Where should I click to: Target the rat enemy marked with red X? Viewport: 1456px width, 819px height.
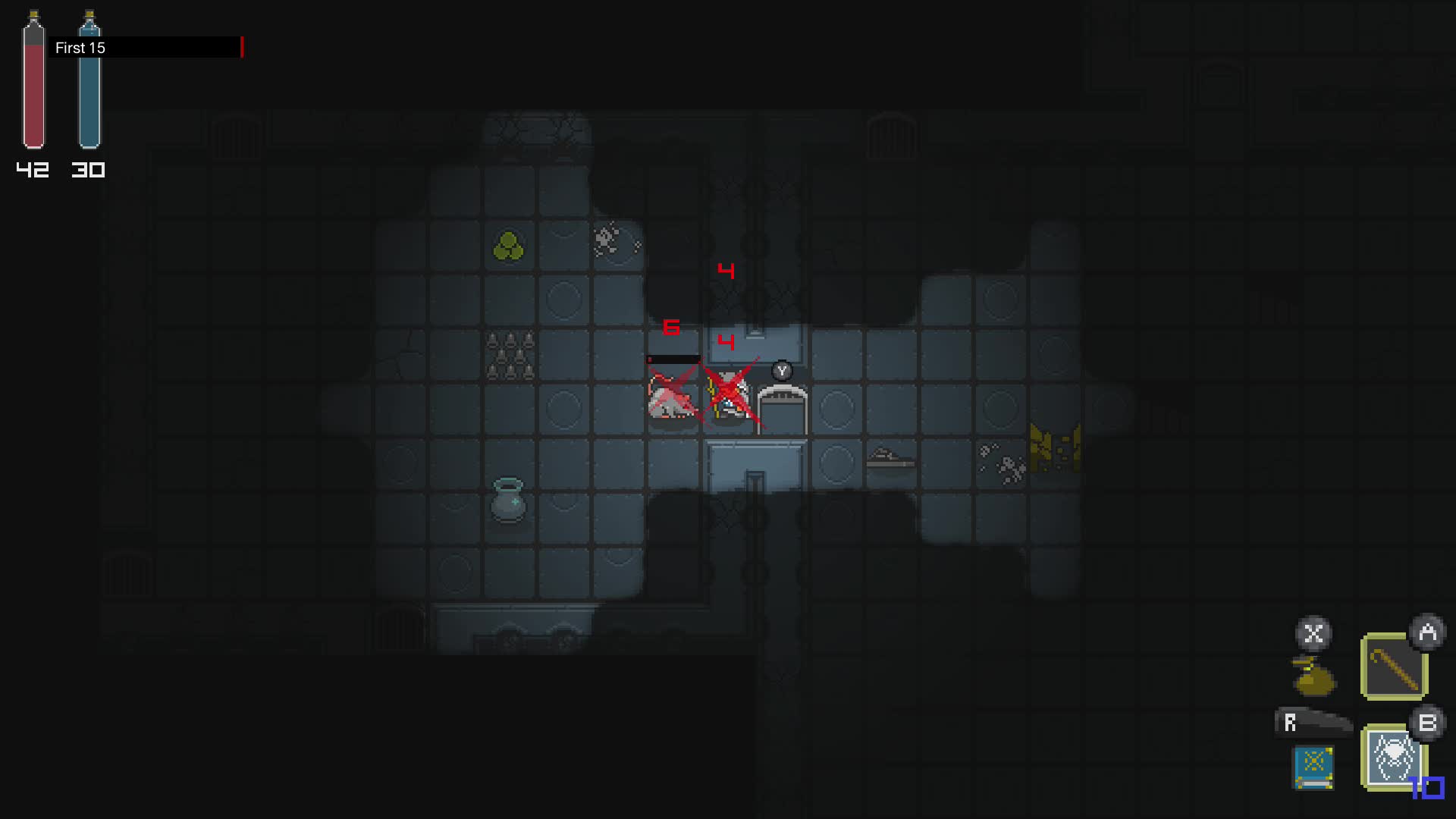coord(671,402)
